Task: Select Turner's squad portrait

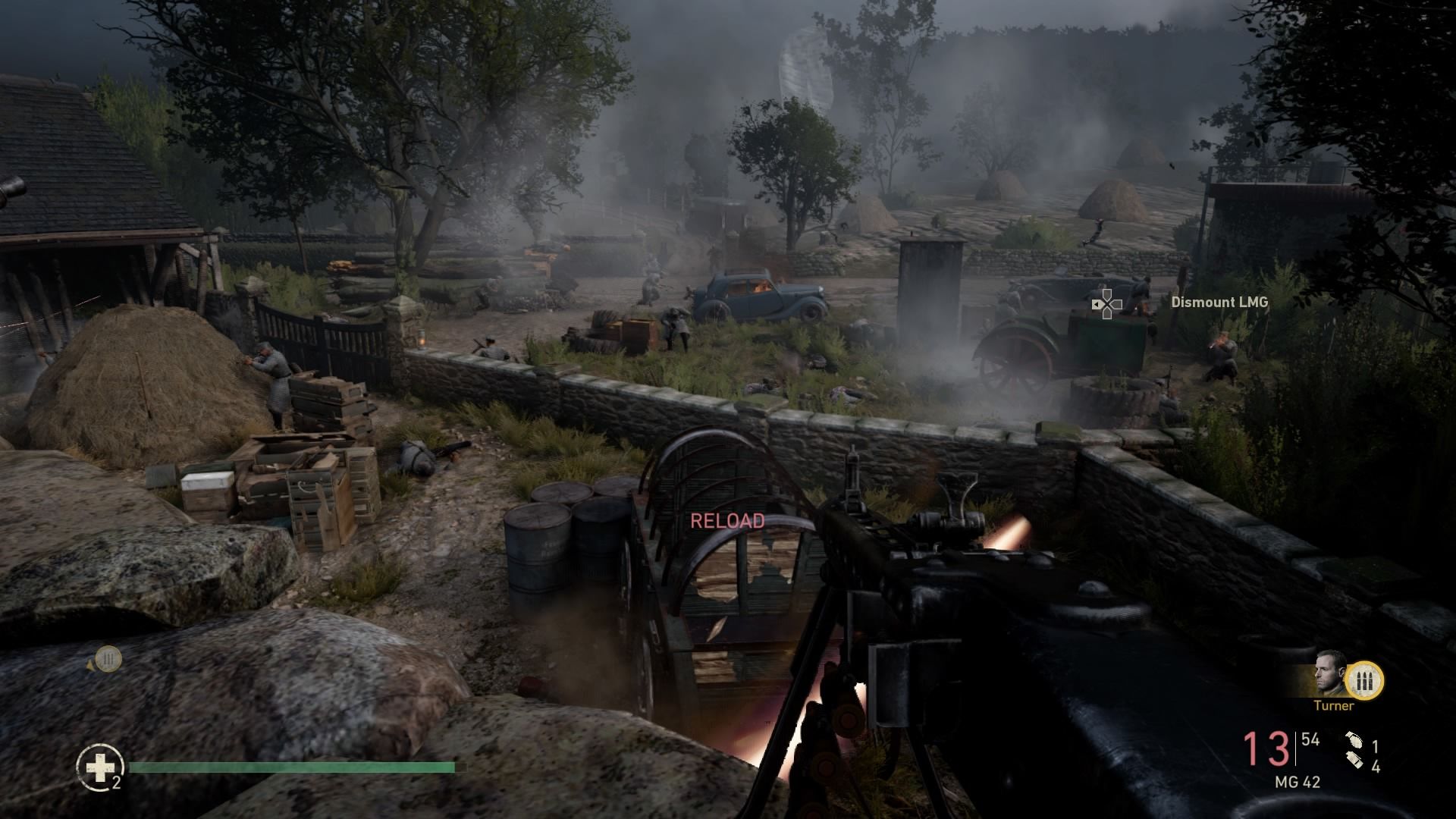Action: click(1331, 673)
